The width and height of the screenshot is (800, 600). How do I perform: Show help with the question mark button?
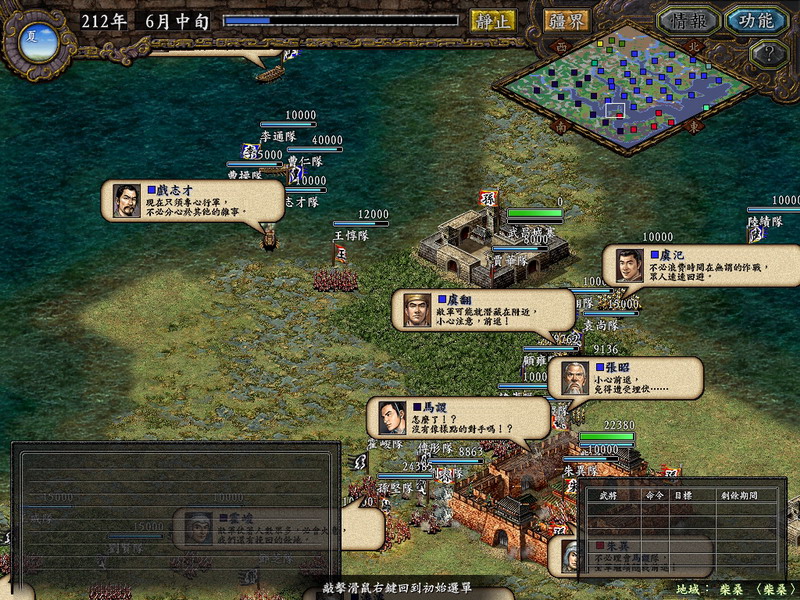point(767,54)
